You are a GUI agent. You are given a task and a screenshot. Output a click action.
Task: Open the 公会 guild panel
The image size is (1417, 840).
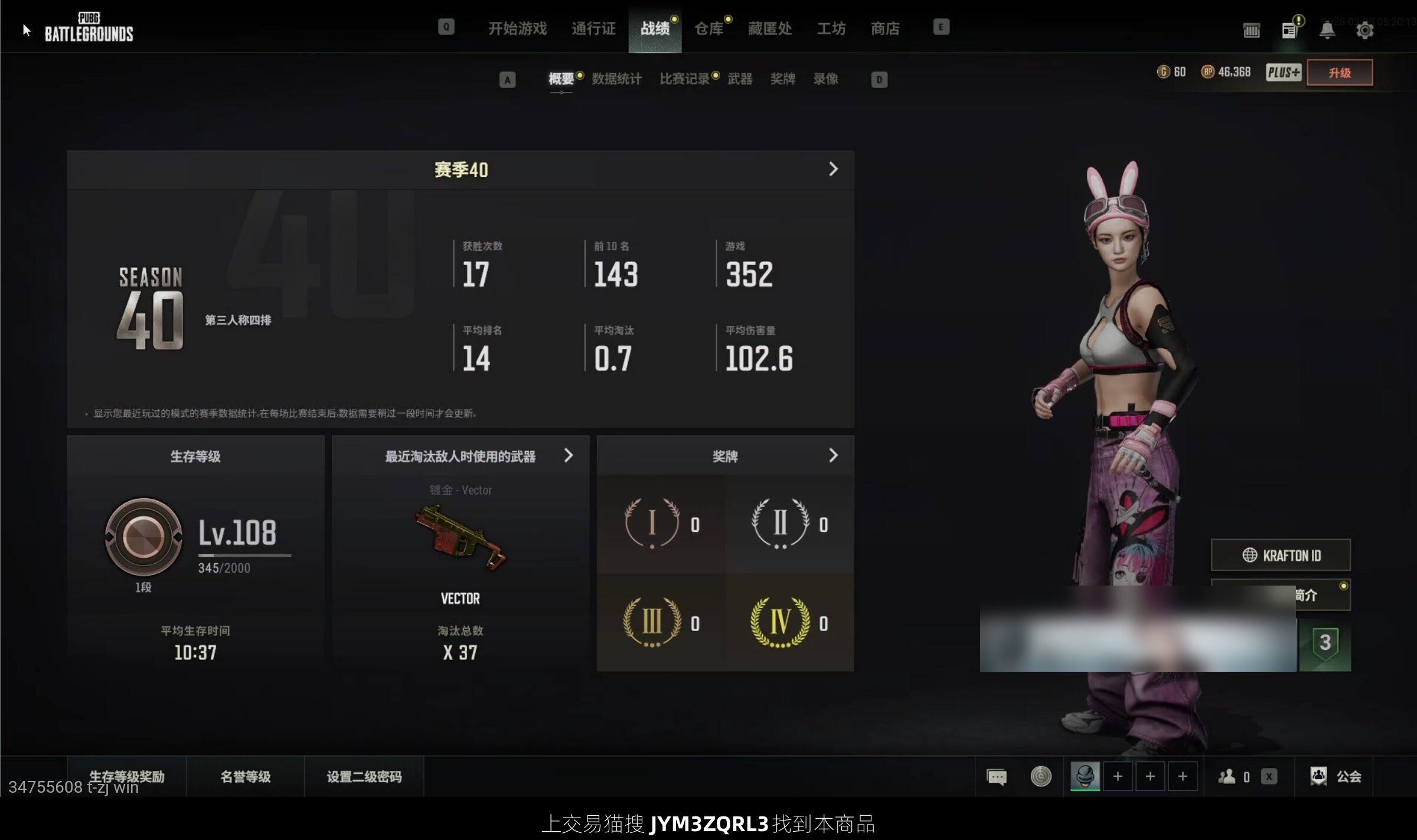click(x=1336, y=776)
